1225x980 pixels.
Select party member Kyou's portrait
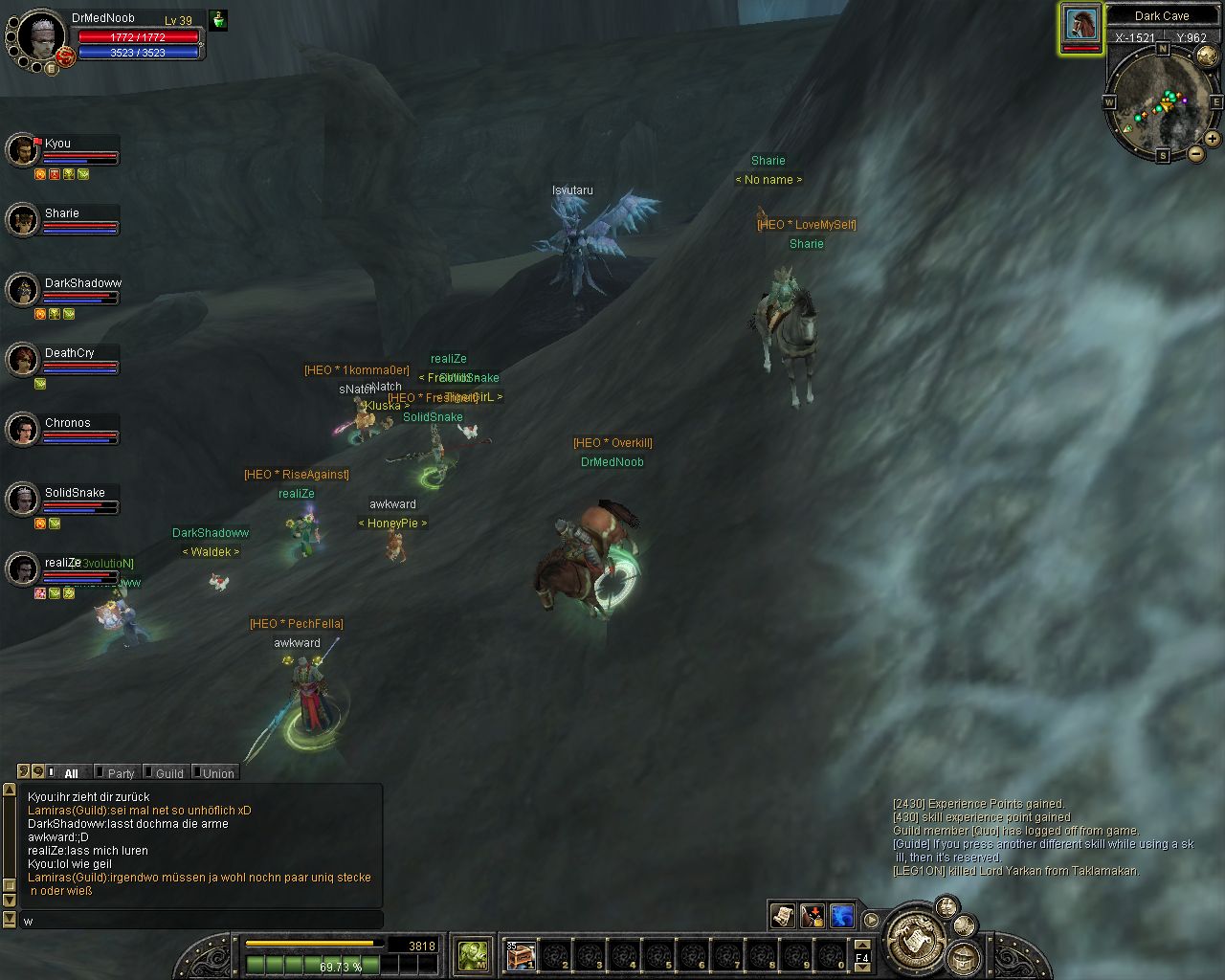(x=22, y=150)
